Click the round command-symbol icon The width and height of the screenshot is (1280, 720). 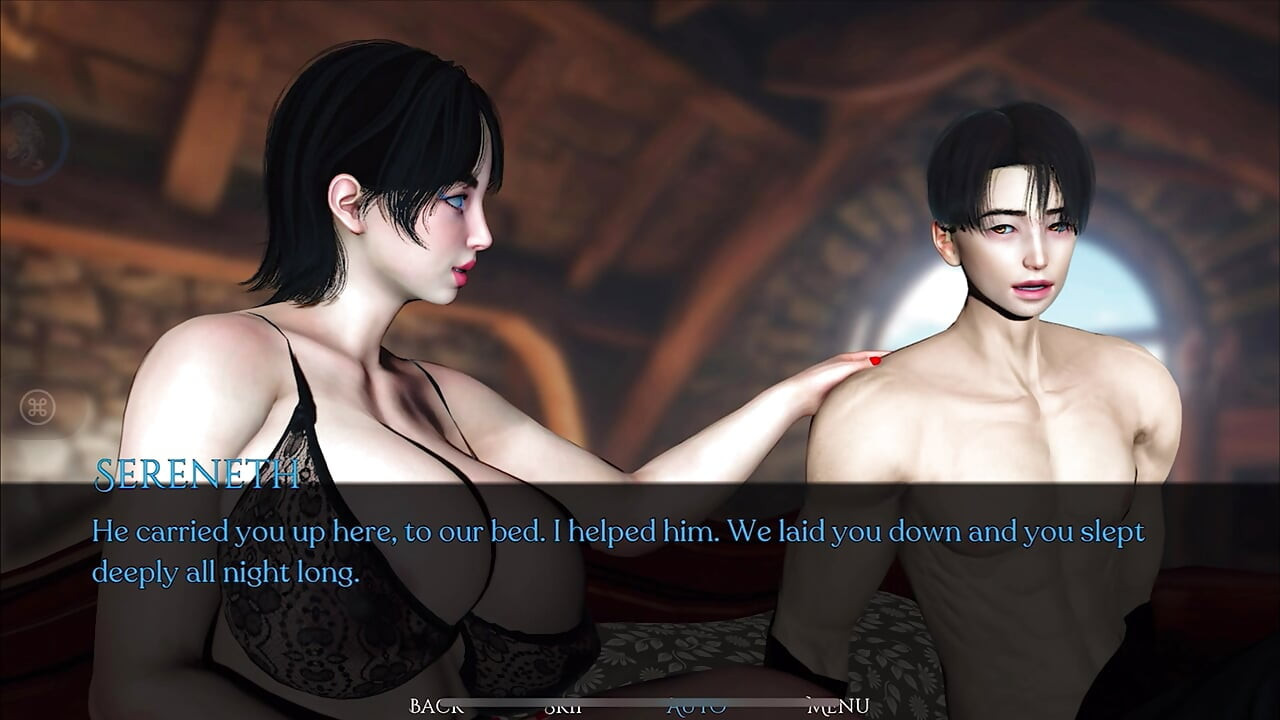tap(39, 407)
